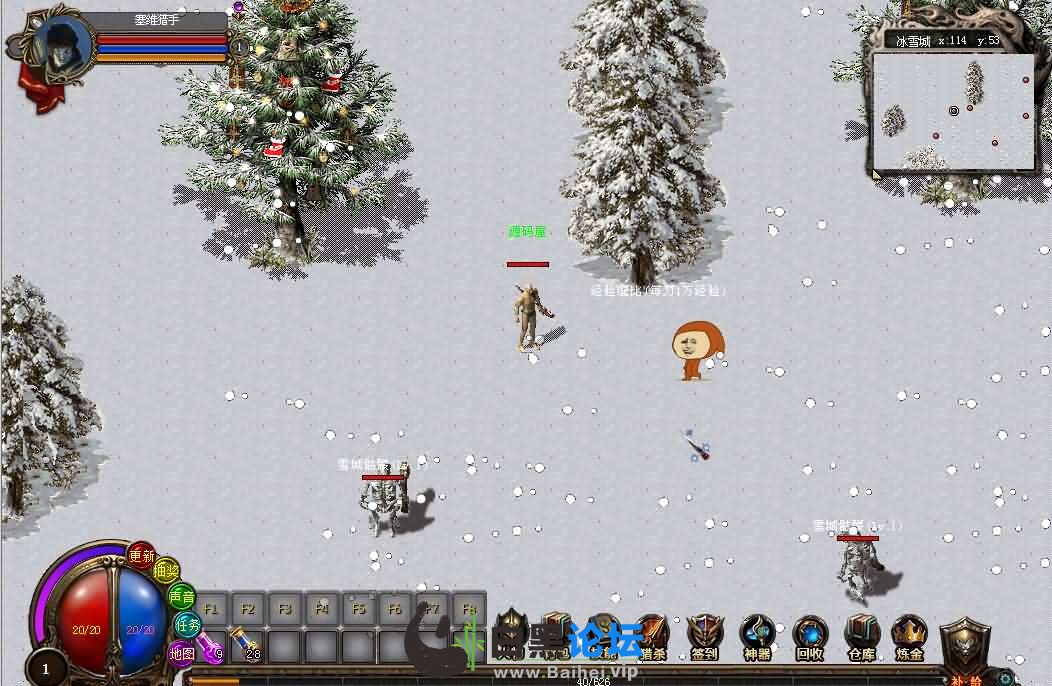
Task: Use the blue potion with 28 count
Action: [x=247, y=647]
